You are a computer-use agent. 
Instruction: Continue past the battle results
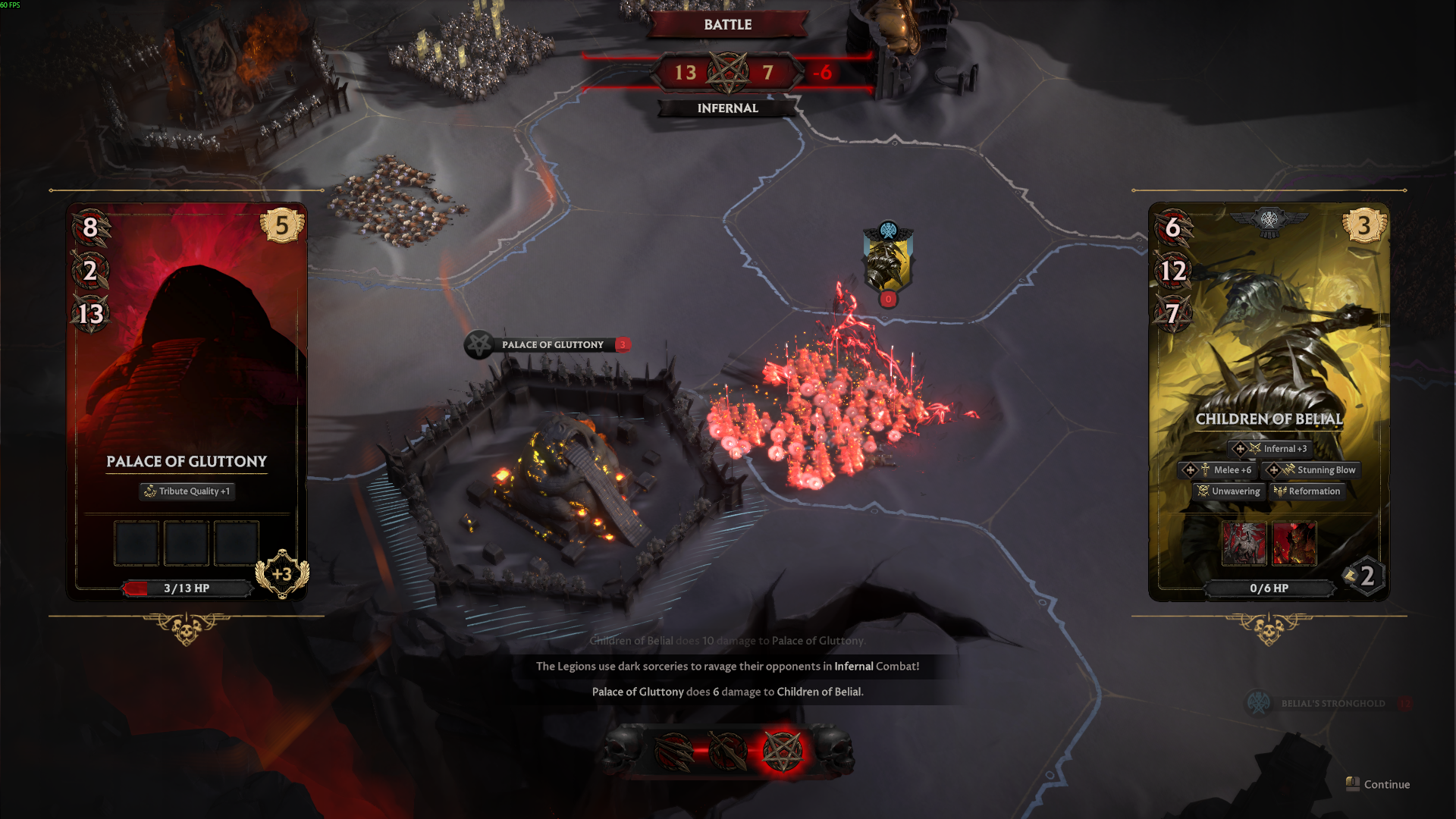click(1379, 784)
